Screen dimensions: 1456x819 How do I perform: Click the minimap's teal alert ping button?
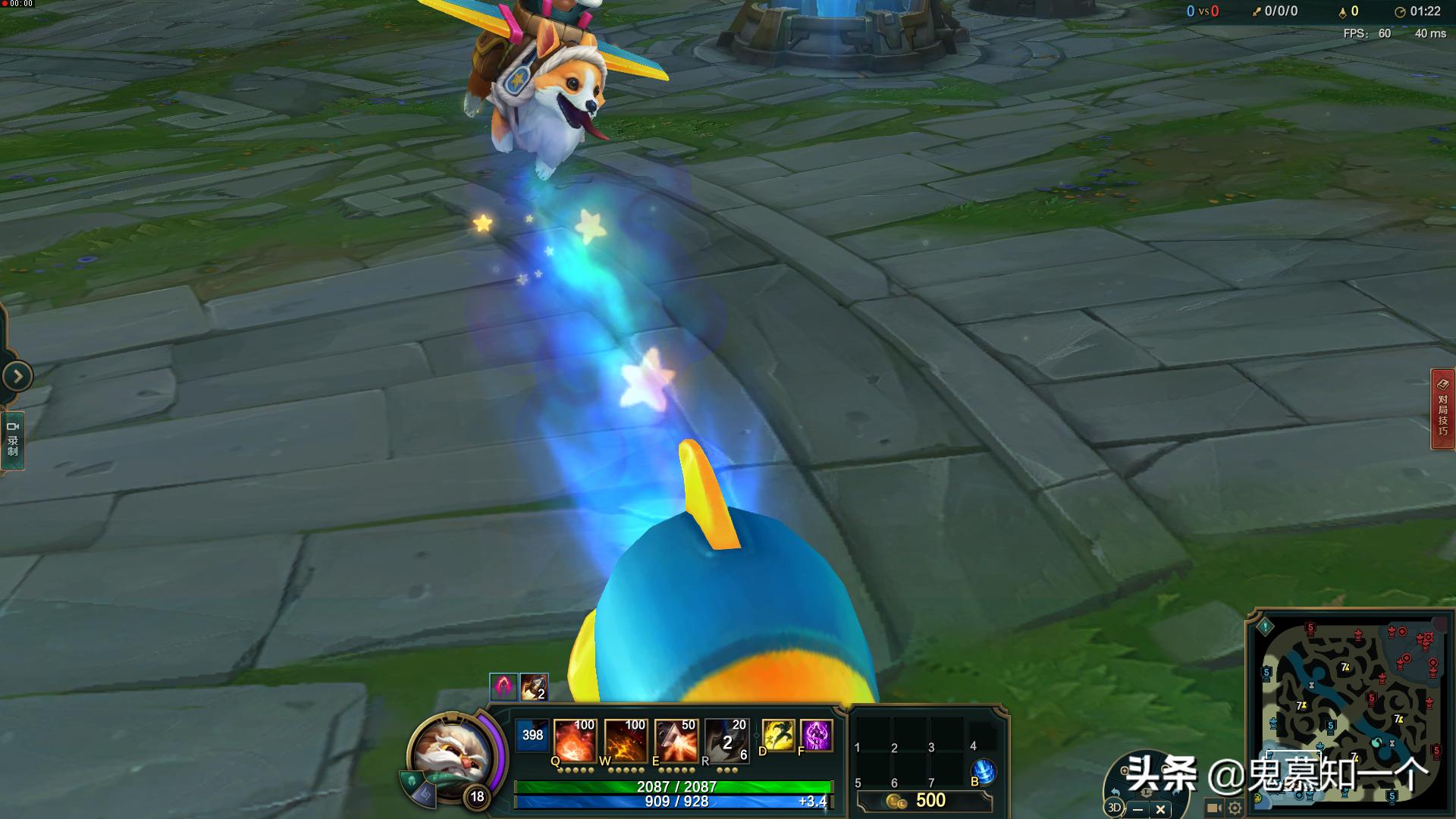(x=1265, y=627)
